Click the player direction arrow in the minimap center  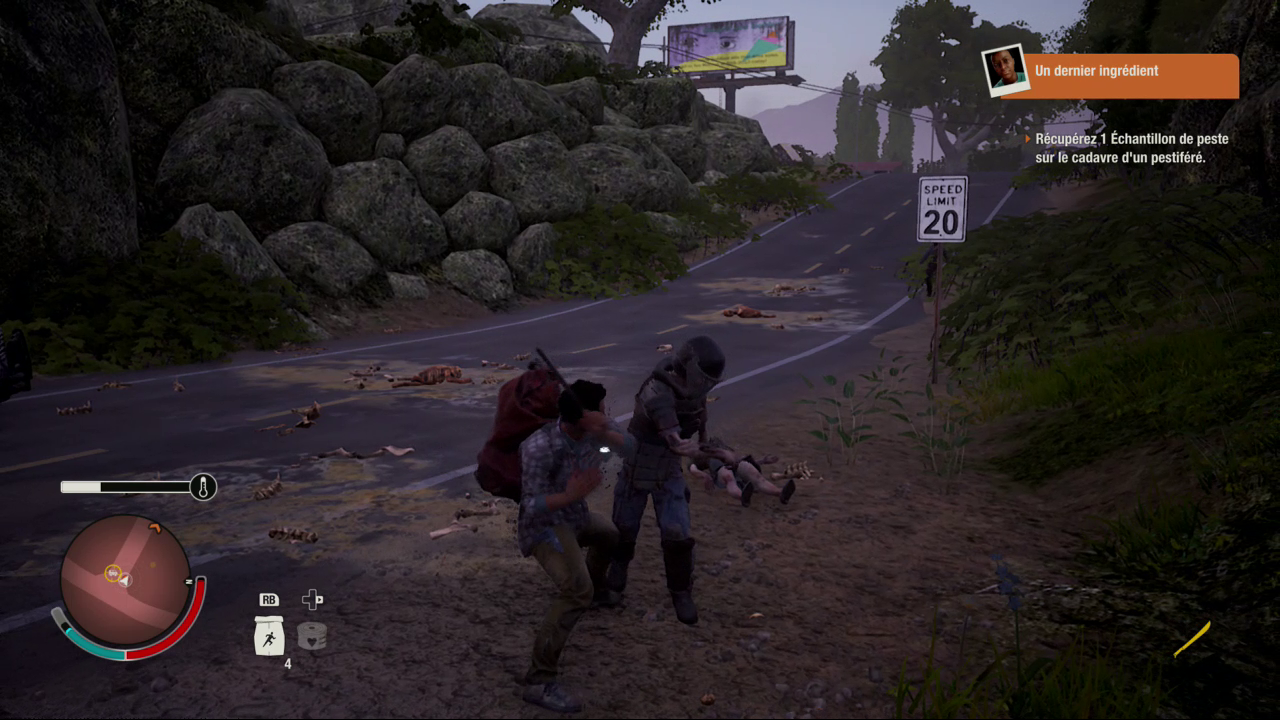point(125,579)
